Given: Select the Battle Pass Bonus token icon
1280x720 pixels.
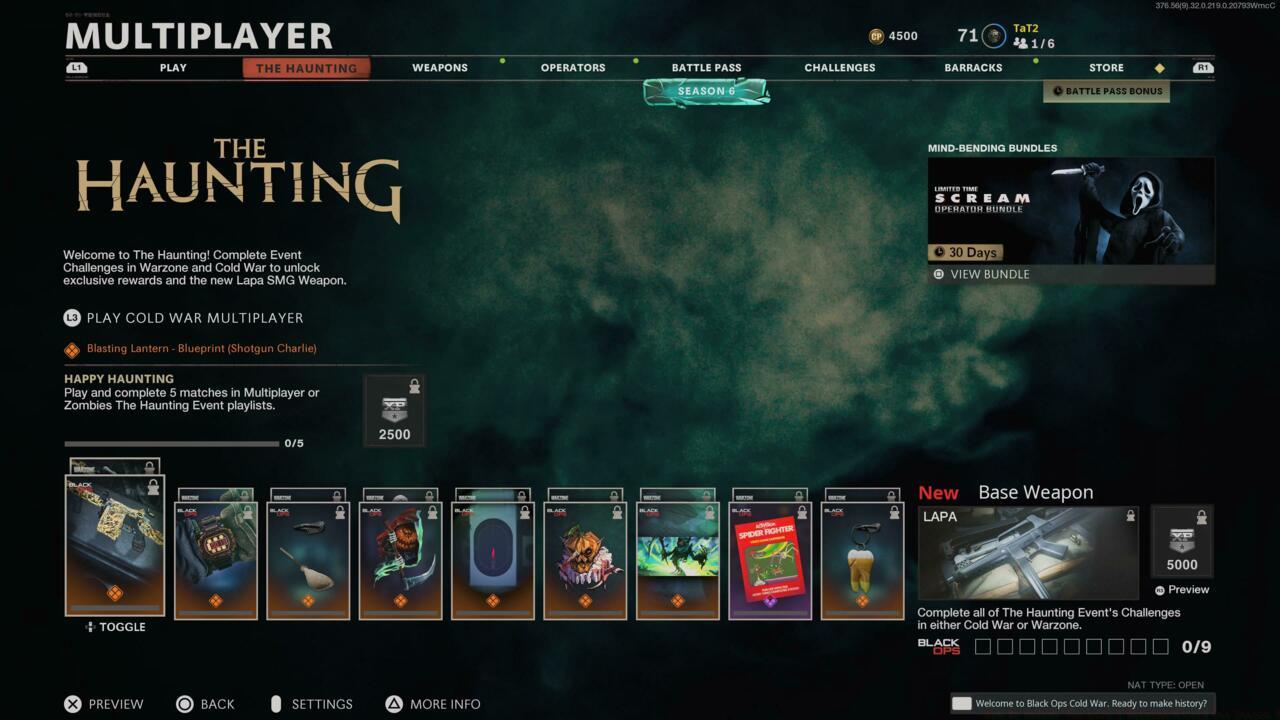Looking at the screenshot, I should click(x=1056, y=91).
